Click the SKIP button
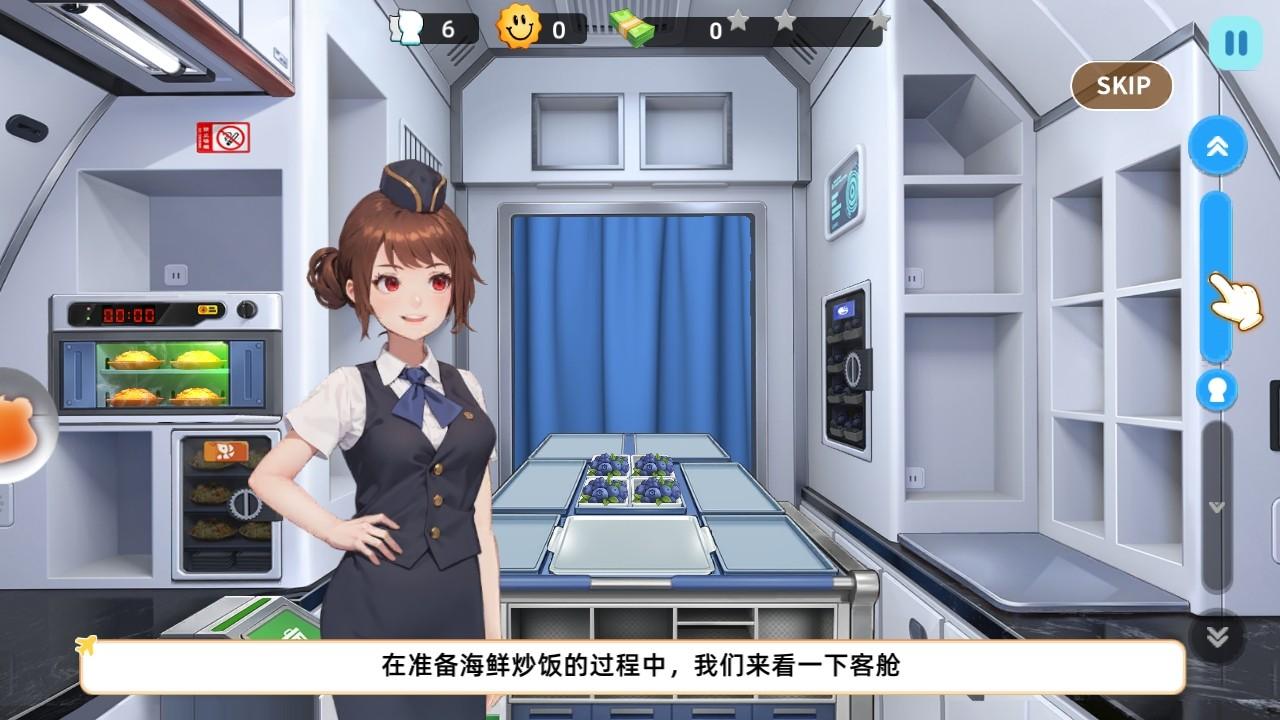The width and height of the screenshot is (1280, 720). [1121, 86]
